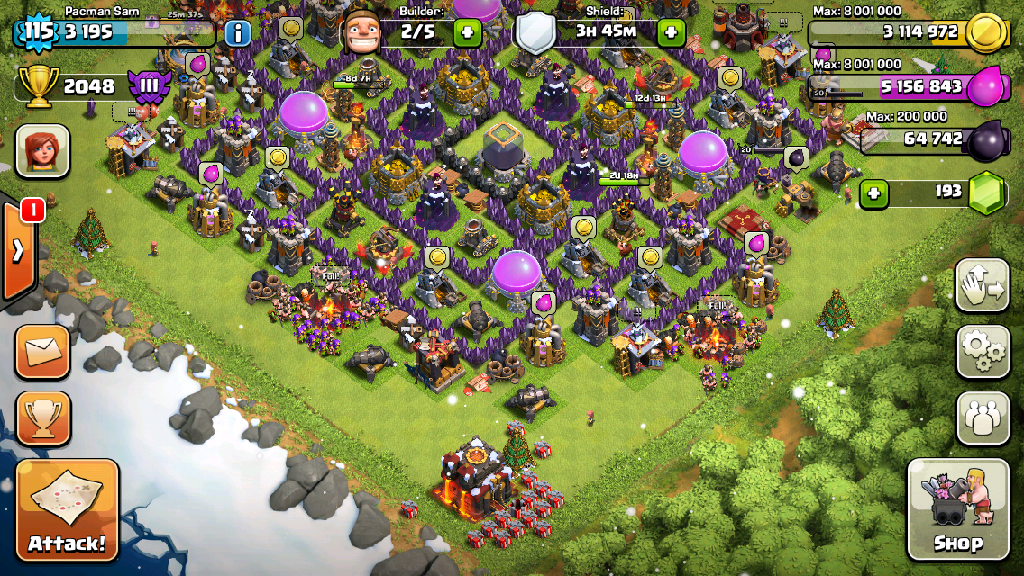Open the Shop
Screen dimensions: 1024x576
point(957,509)
